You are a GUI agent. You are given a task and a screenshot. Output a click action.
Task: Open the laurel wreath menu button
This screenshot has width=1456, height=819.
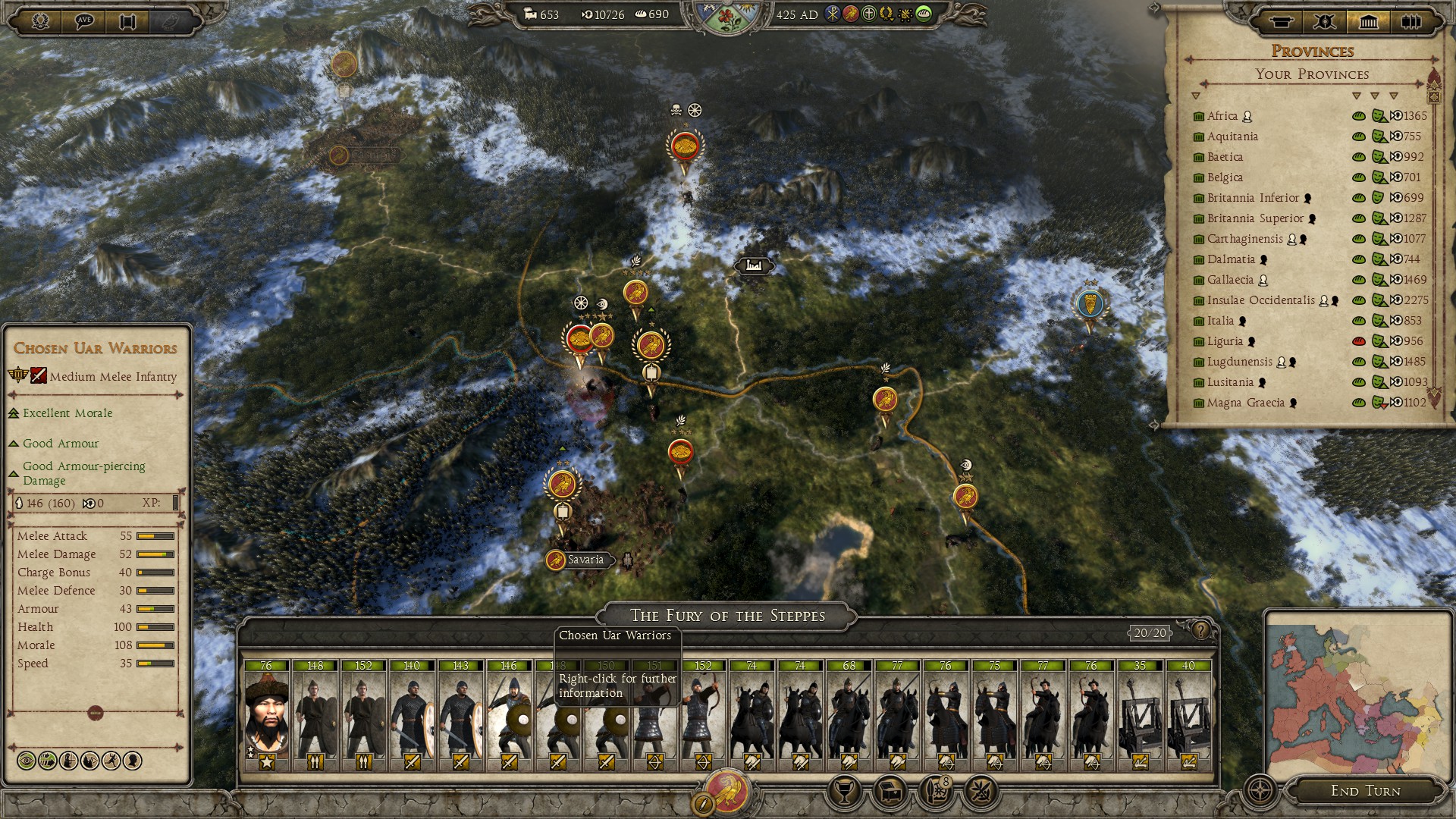pos(40,20)
